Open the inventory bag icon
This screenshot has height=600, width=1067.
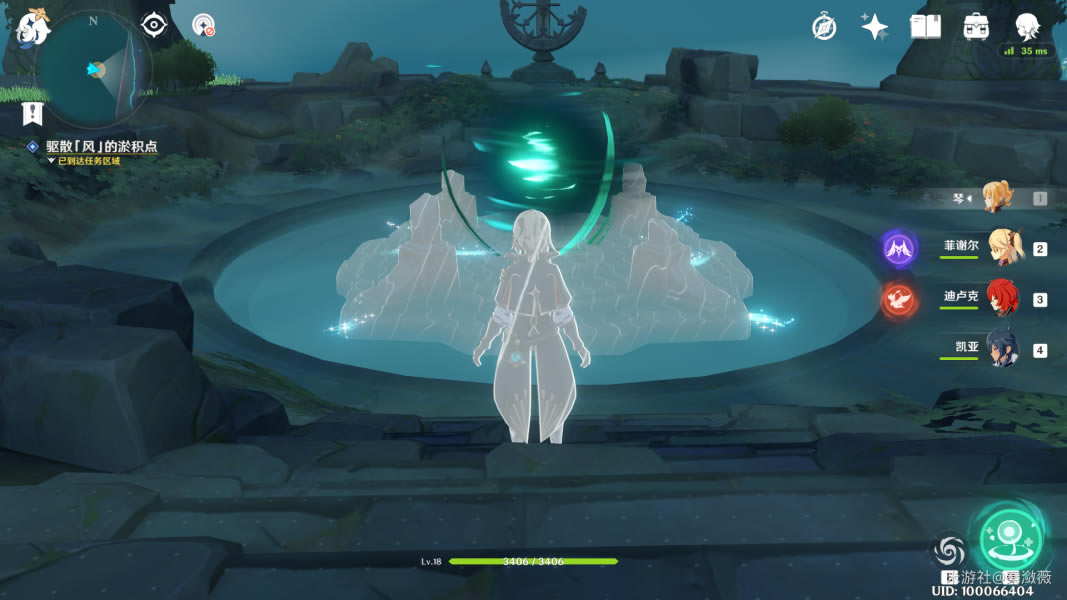(x=976, y=27)
